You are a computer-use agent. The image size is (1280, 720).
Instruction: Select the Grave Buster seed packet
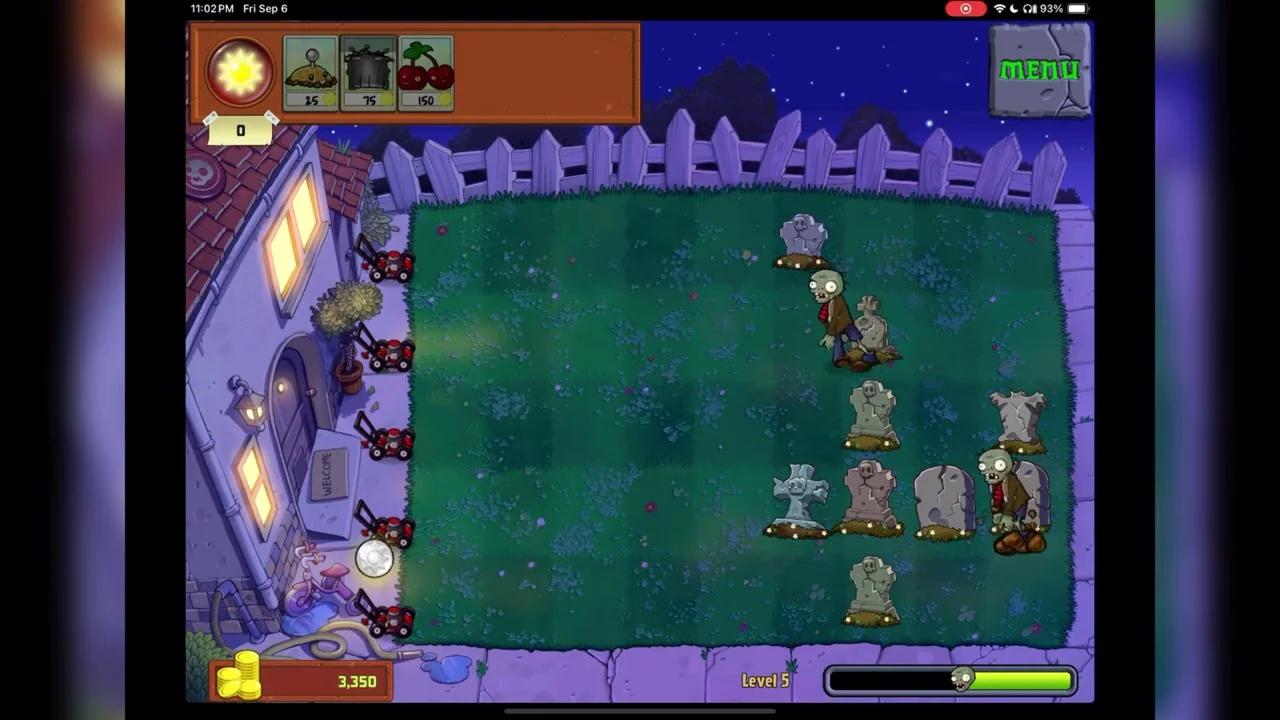pyautogui.click(x=368, y=70)
